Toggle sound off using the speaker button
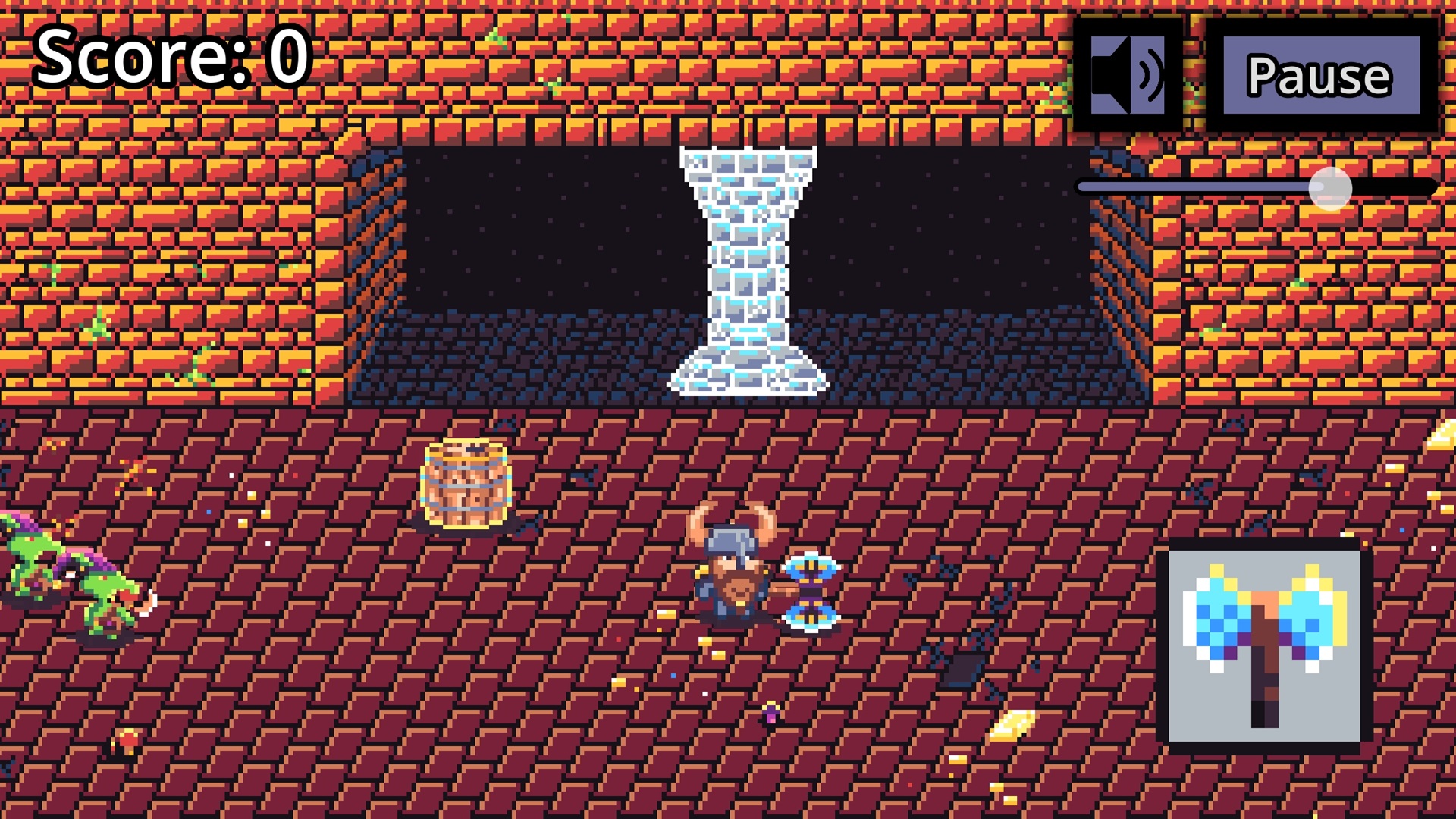Image resolution: width=1456 pixels, height=819 pixels. (x=1129, y=74)
